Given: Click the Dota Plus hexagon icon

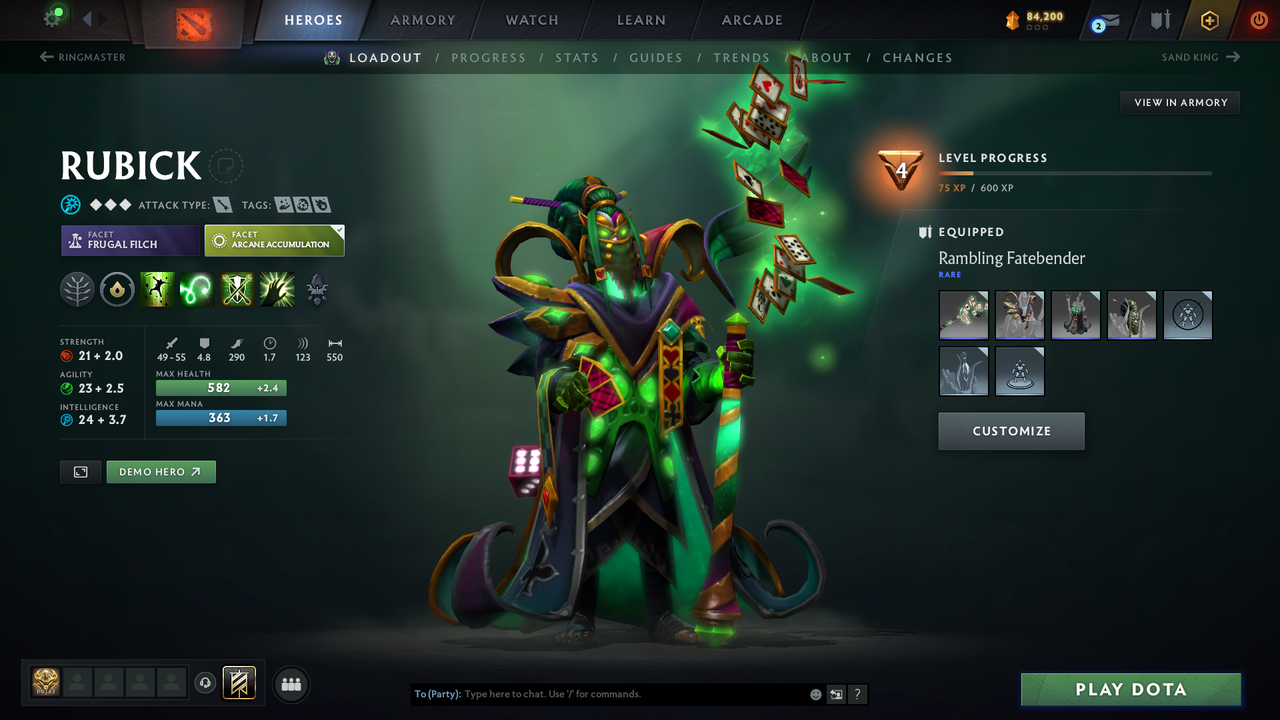Looking at the screenshot, I should click(1210, 20).
